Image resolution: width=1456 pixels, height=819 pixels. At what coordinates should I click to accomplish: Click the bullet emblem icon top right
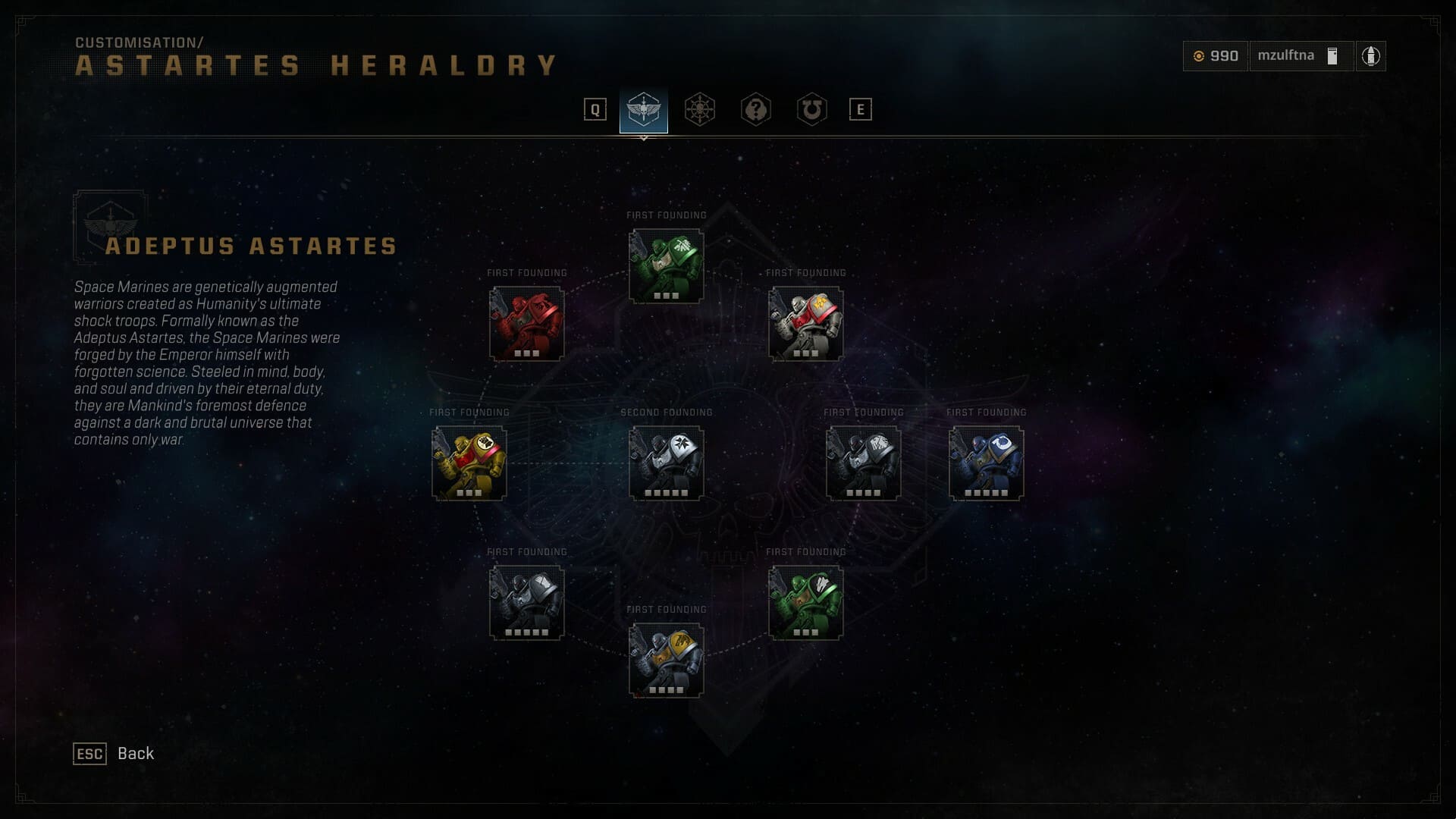tap(1371, 55)
